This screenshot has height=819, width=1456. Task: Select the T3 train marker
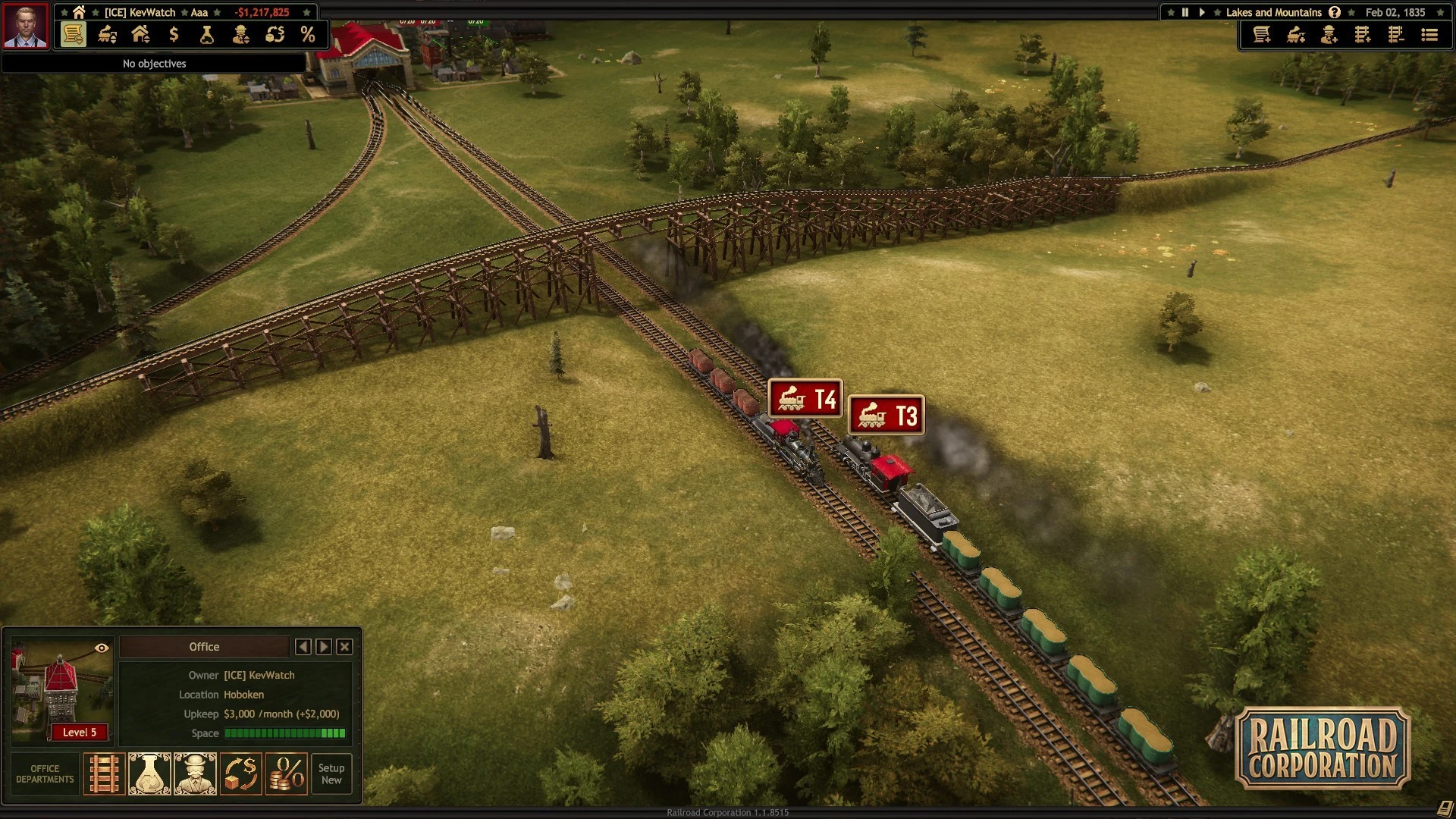pos(886,416)
